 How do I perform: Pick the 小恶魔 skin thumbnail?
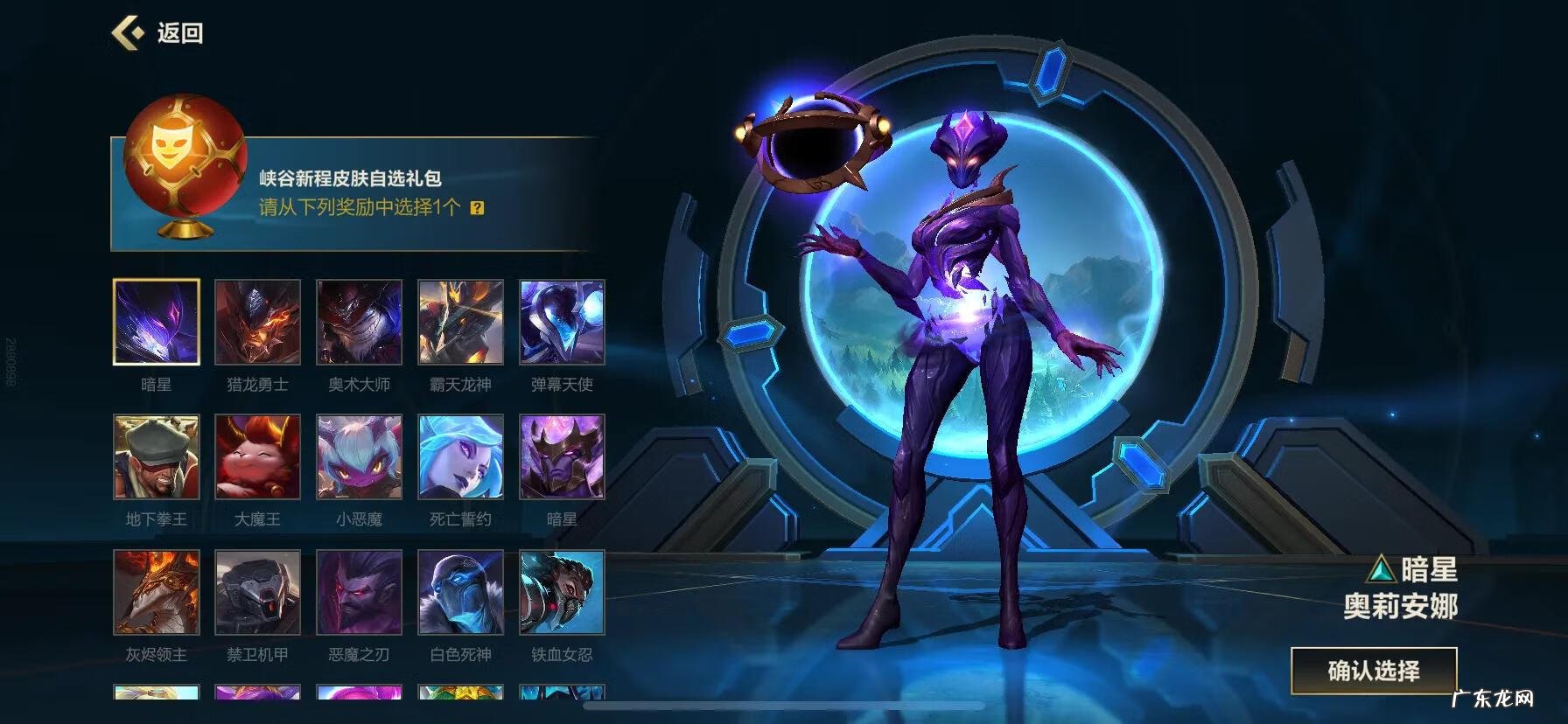point(359,456)
